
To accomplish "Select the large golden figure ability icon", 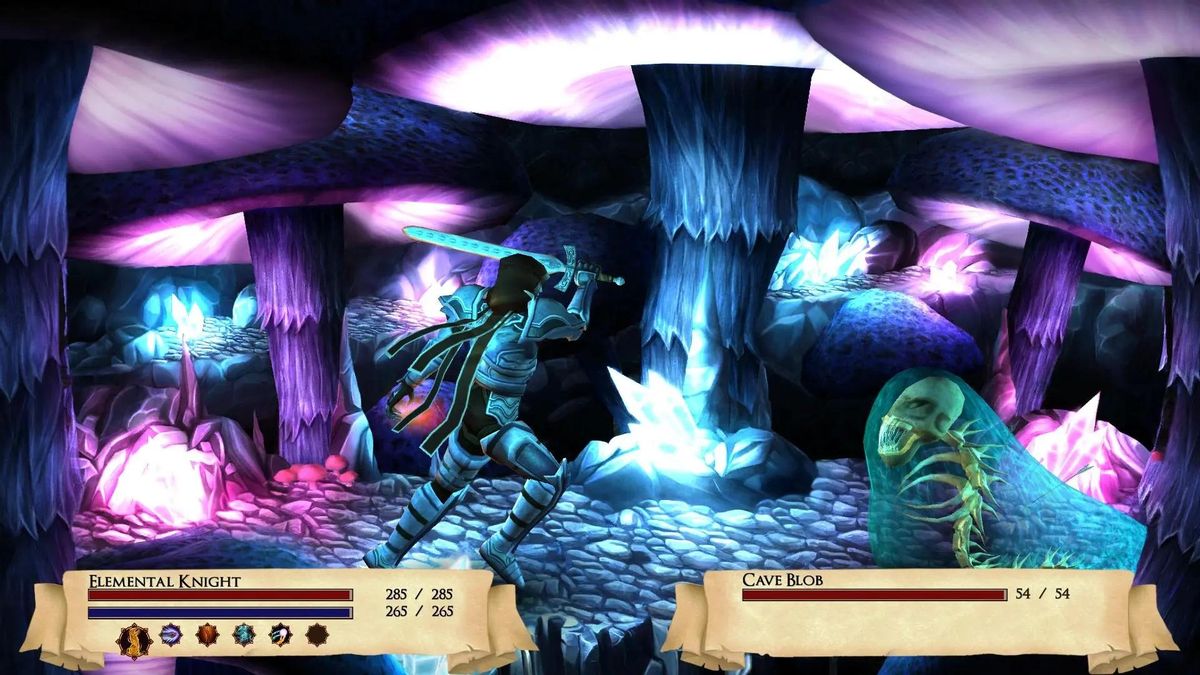I will [134, 638].
